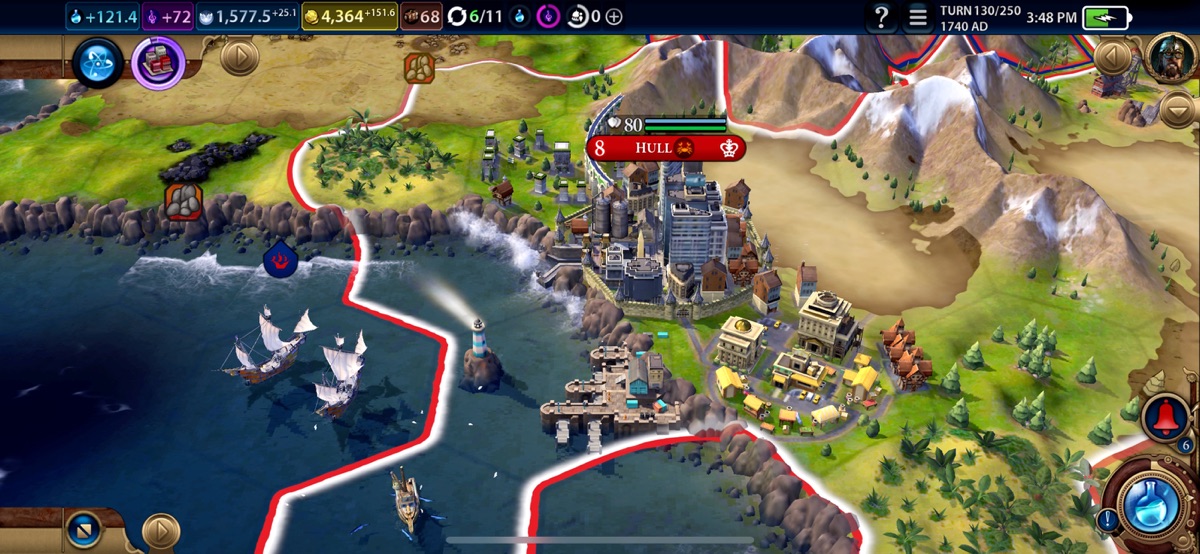Screen dimensions: 1200x554
Task: Expand the top-left panel arrow
Action: coord(238,57)
